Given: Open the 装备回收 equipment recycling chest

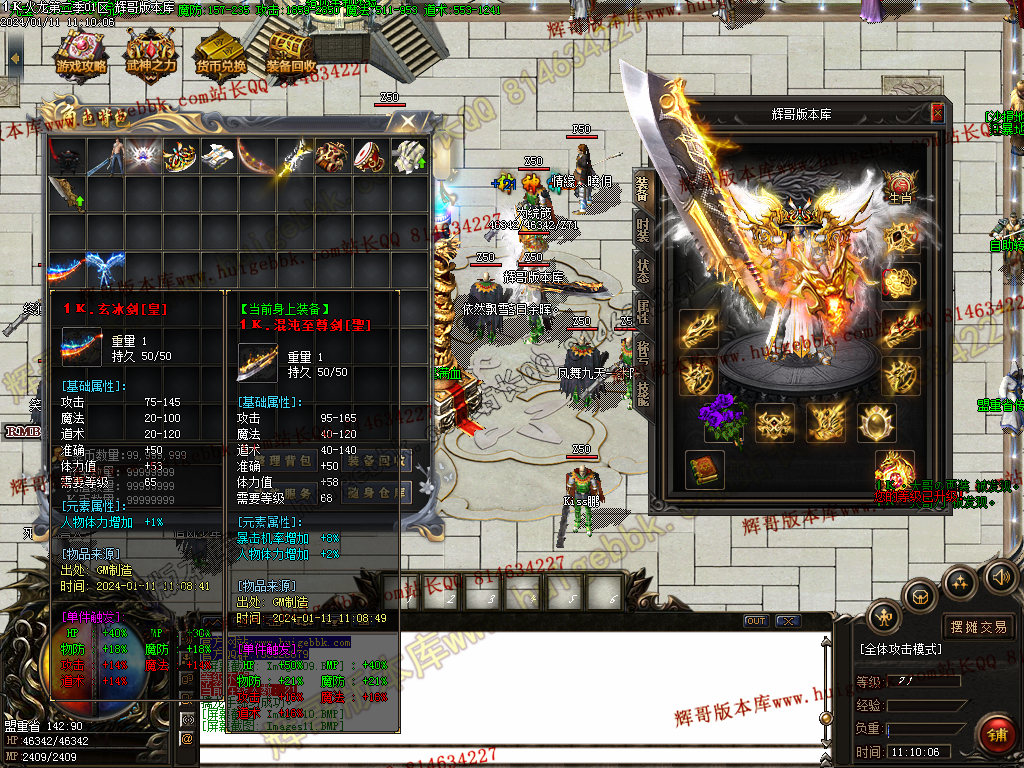Looking at the screenshot, I should 291,57.
